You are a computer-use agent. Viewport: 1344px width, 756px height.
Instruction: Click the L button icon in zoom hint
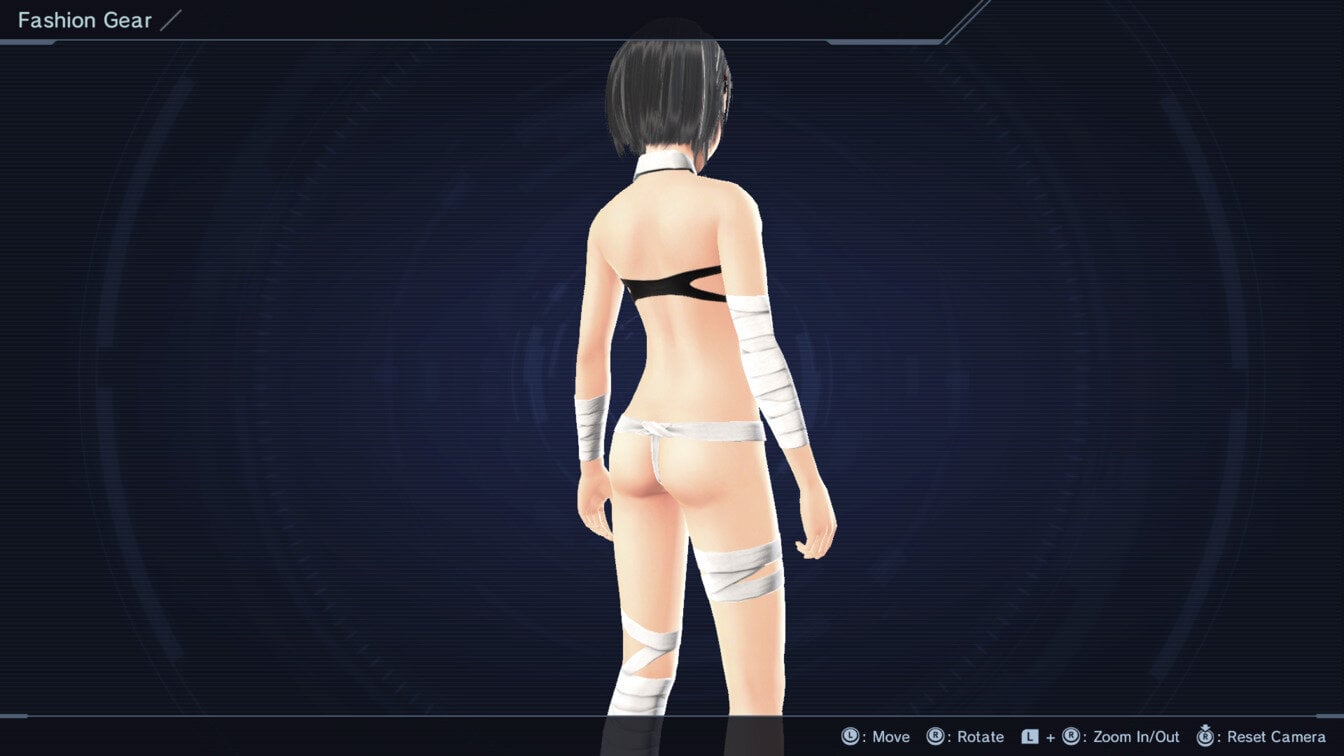pos(1030,736)
